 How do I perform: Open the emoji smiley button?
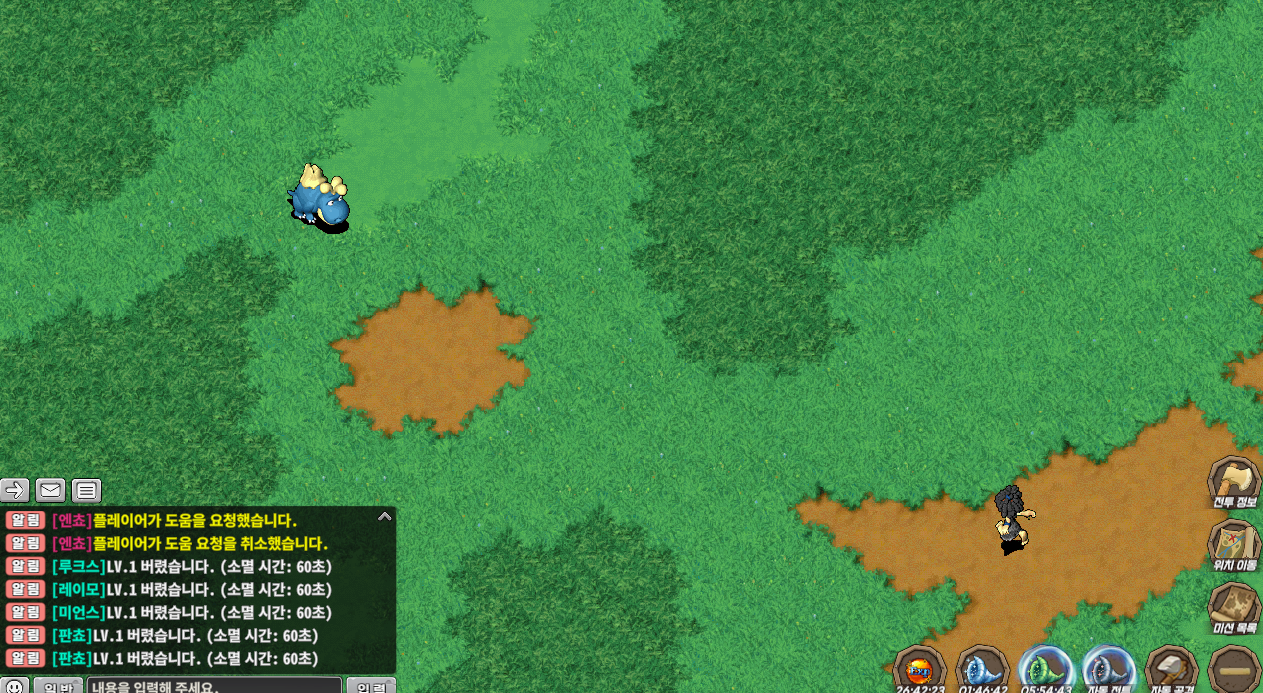(x=15, y=686)
